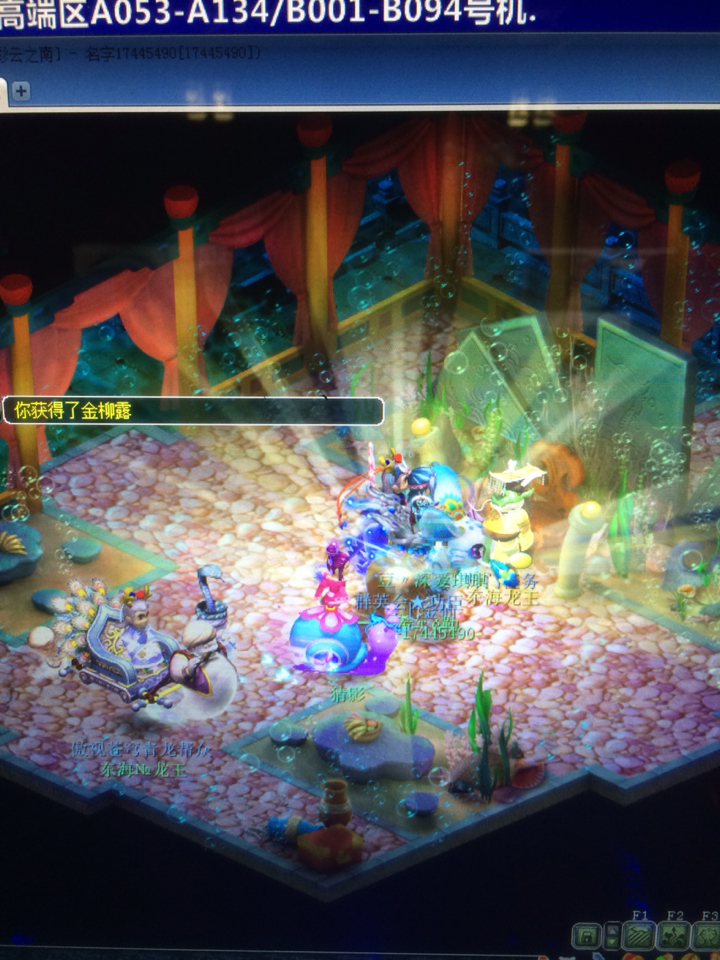
Task: Open a new tab with the plus button
Action: [x=21, y=91]
